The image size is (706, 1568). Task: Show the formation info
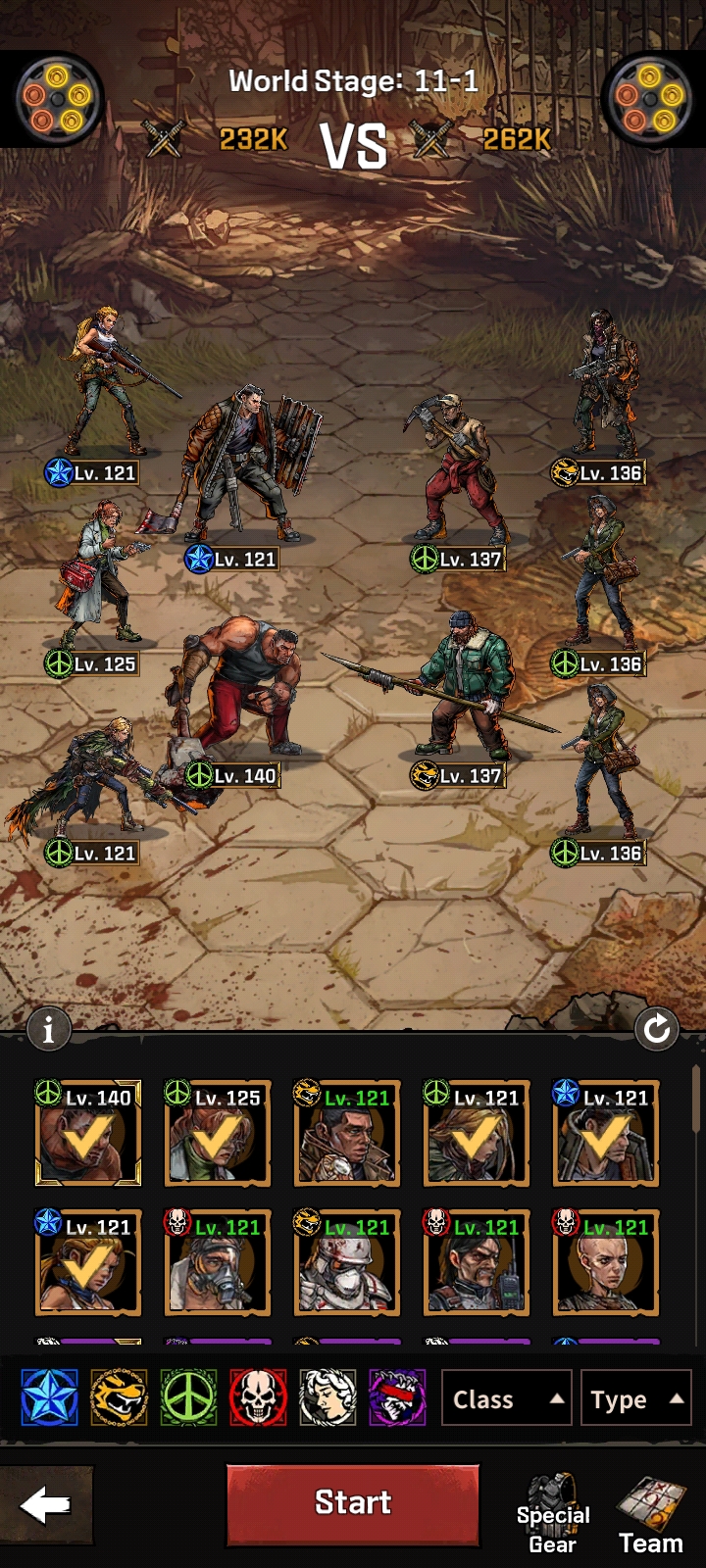tap(48, 1029)
